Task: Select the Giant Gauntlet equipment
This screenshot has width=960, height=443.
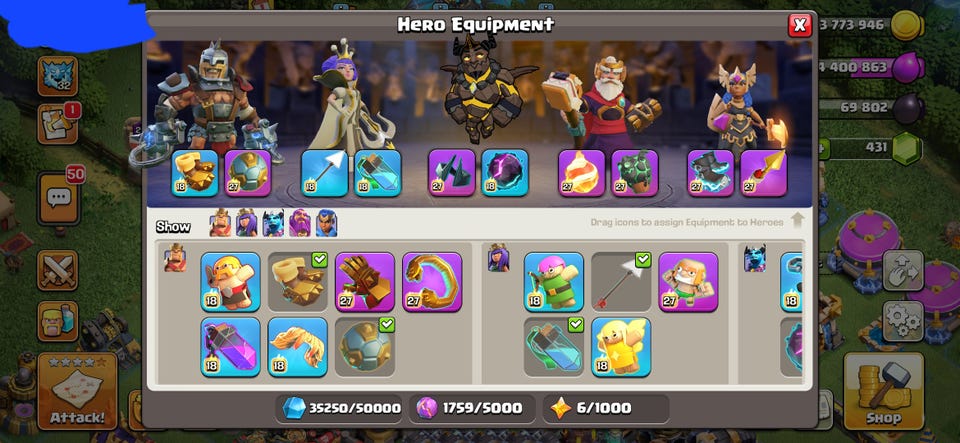Action: pyautogui.click(x=365, y=281)
